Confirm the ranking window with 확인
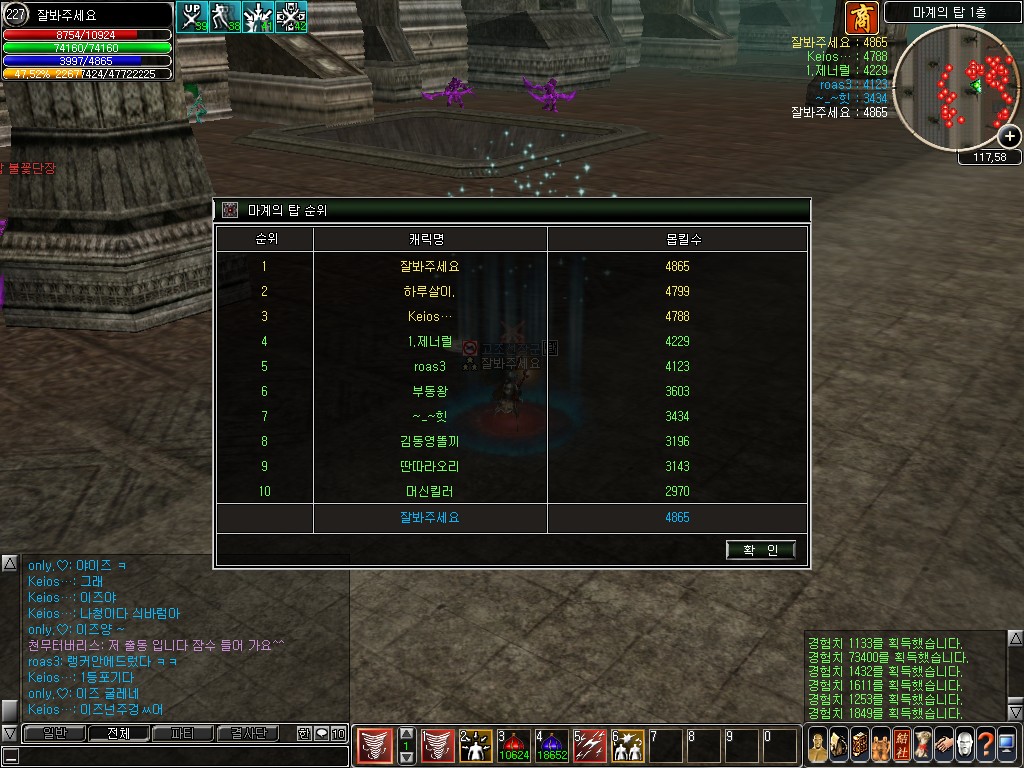1024x768 pixels. [761, 550]
